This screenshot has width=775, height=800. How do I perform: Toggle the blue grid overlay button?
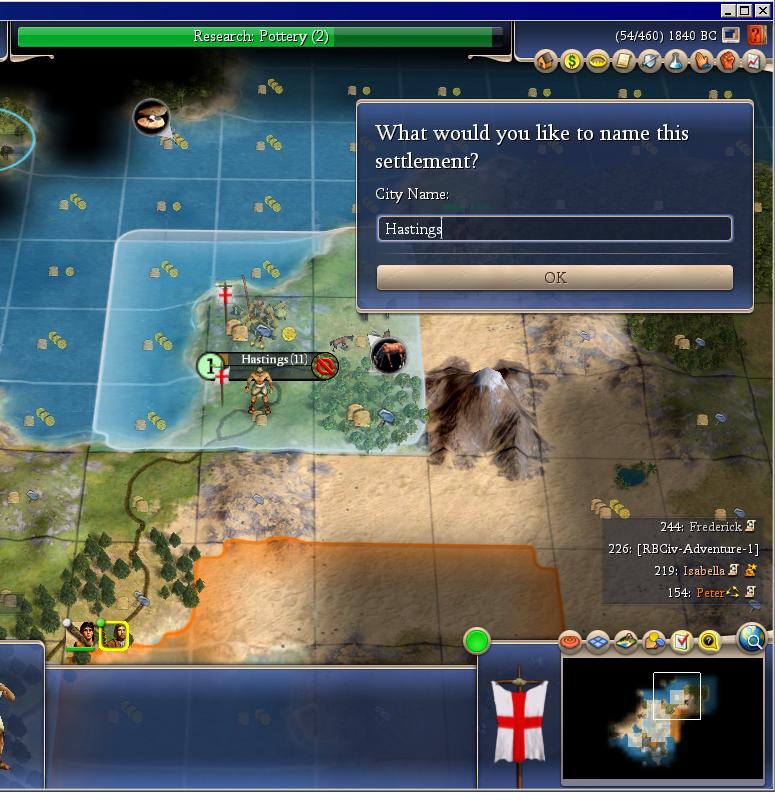pyautogui.click(x=598, y=641)
